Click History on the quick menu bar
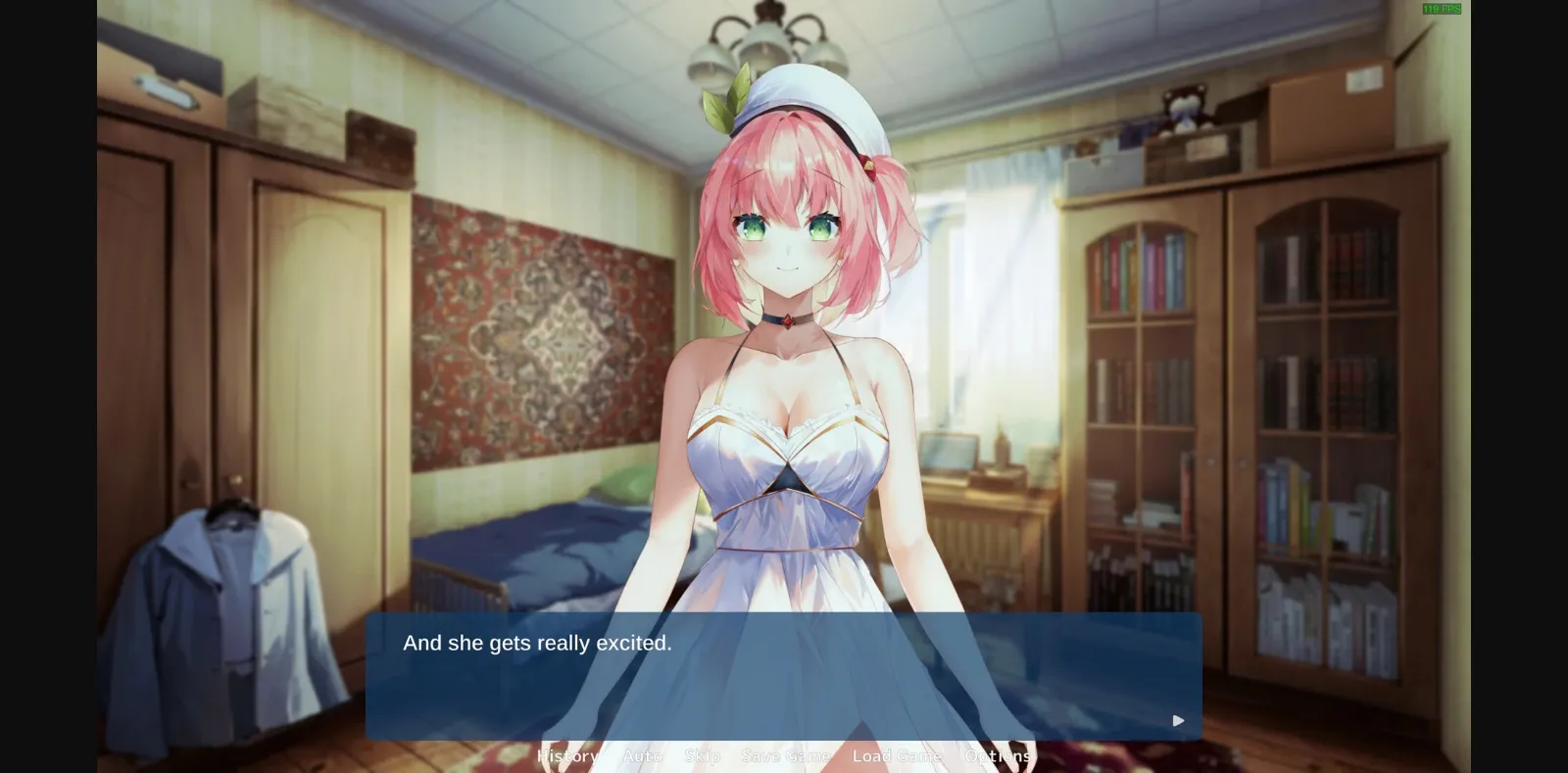Screen dimensions: 1568x773 pyautogui.click(x=567, y=755)
